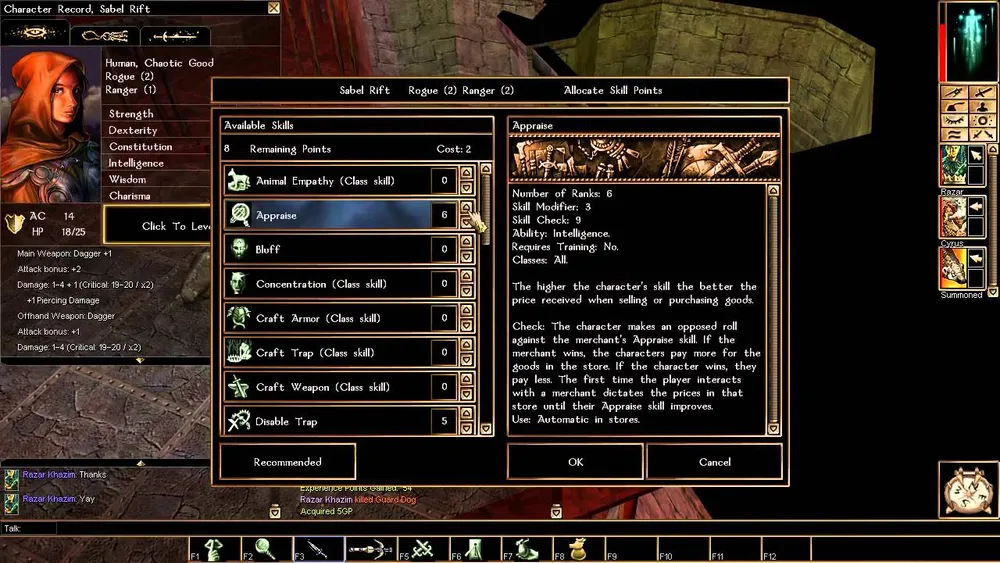Activate the dagger quickbar slot

click(x=319, y=549)
